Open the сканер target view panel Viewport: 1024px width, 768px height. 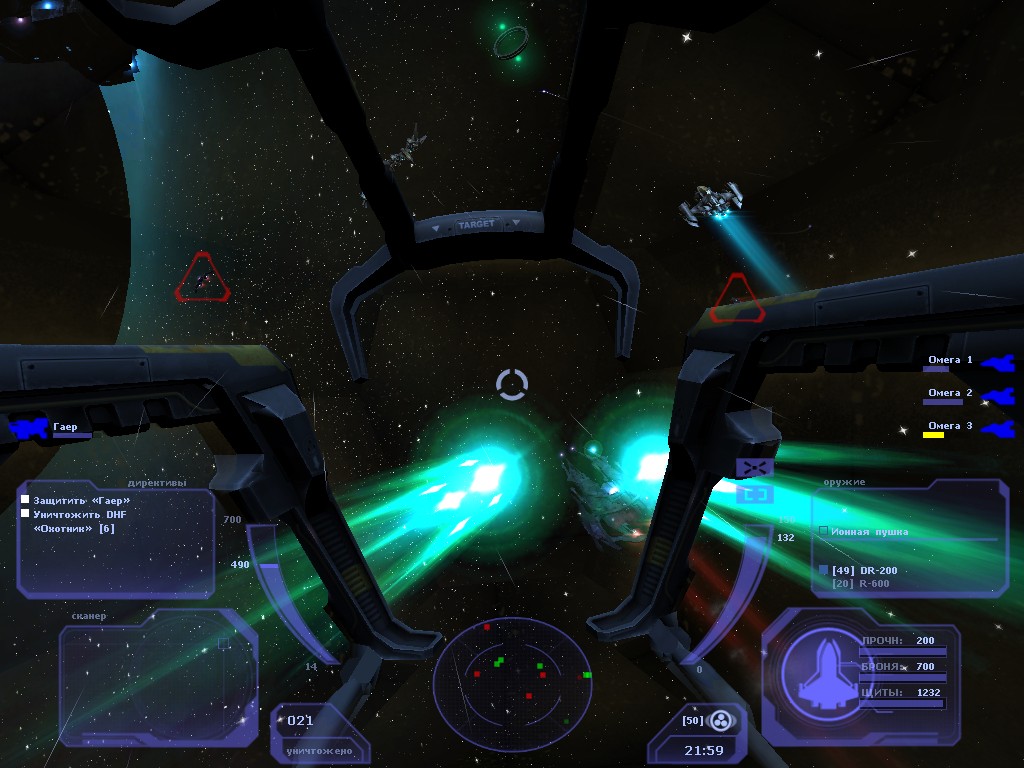tap(157, 684)
